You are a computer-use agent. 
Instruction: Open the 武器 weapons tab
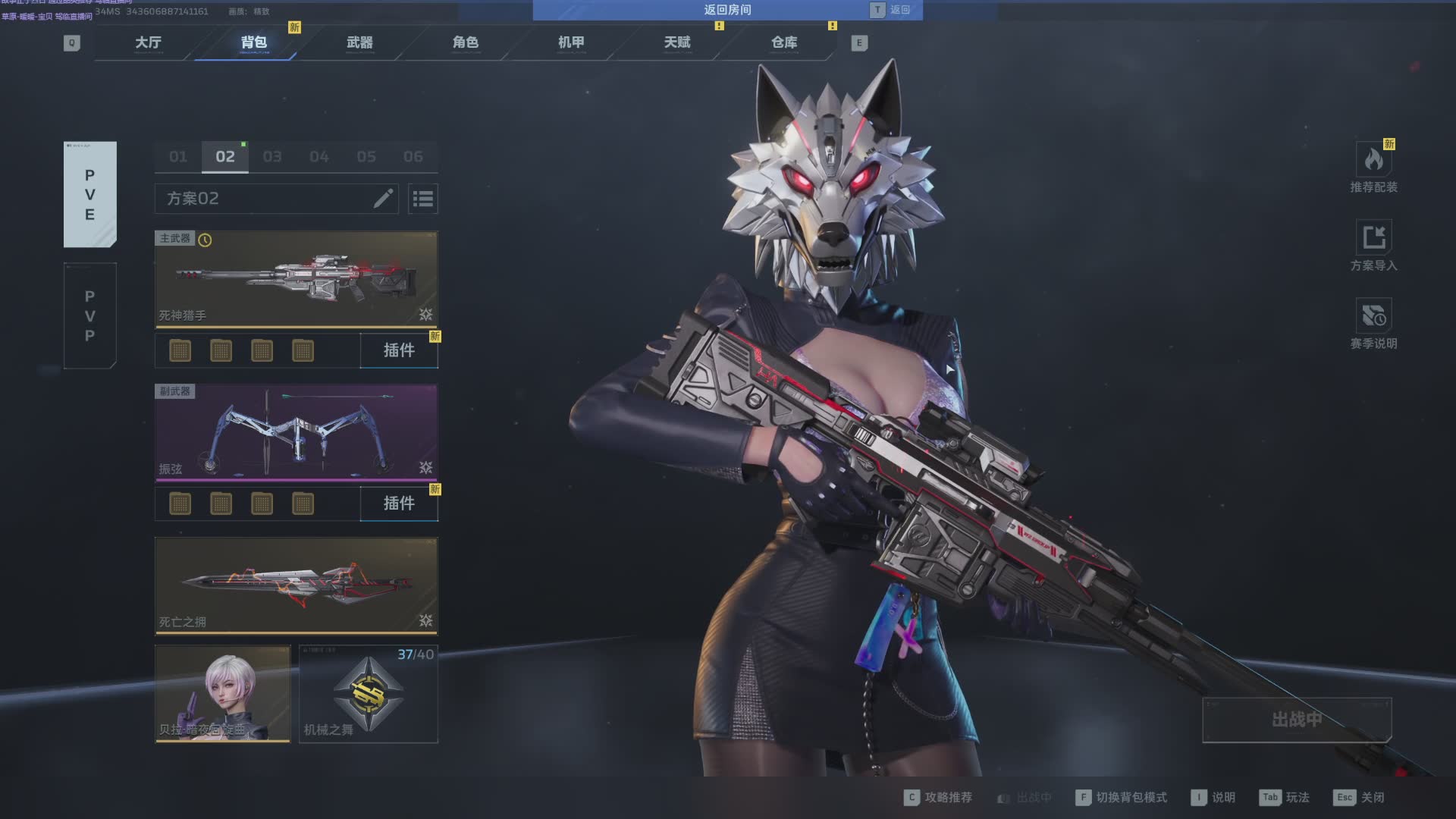[x=359, y=42]
